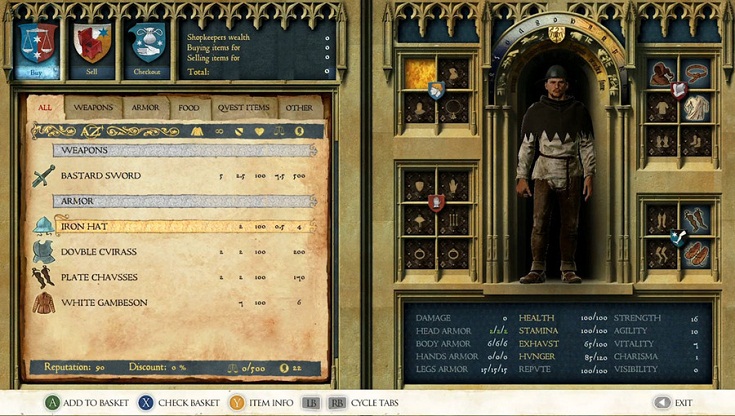Open the Armor category tab
Image resolution: width=735 pixels, height=416 pixels.
click(146, 108)
